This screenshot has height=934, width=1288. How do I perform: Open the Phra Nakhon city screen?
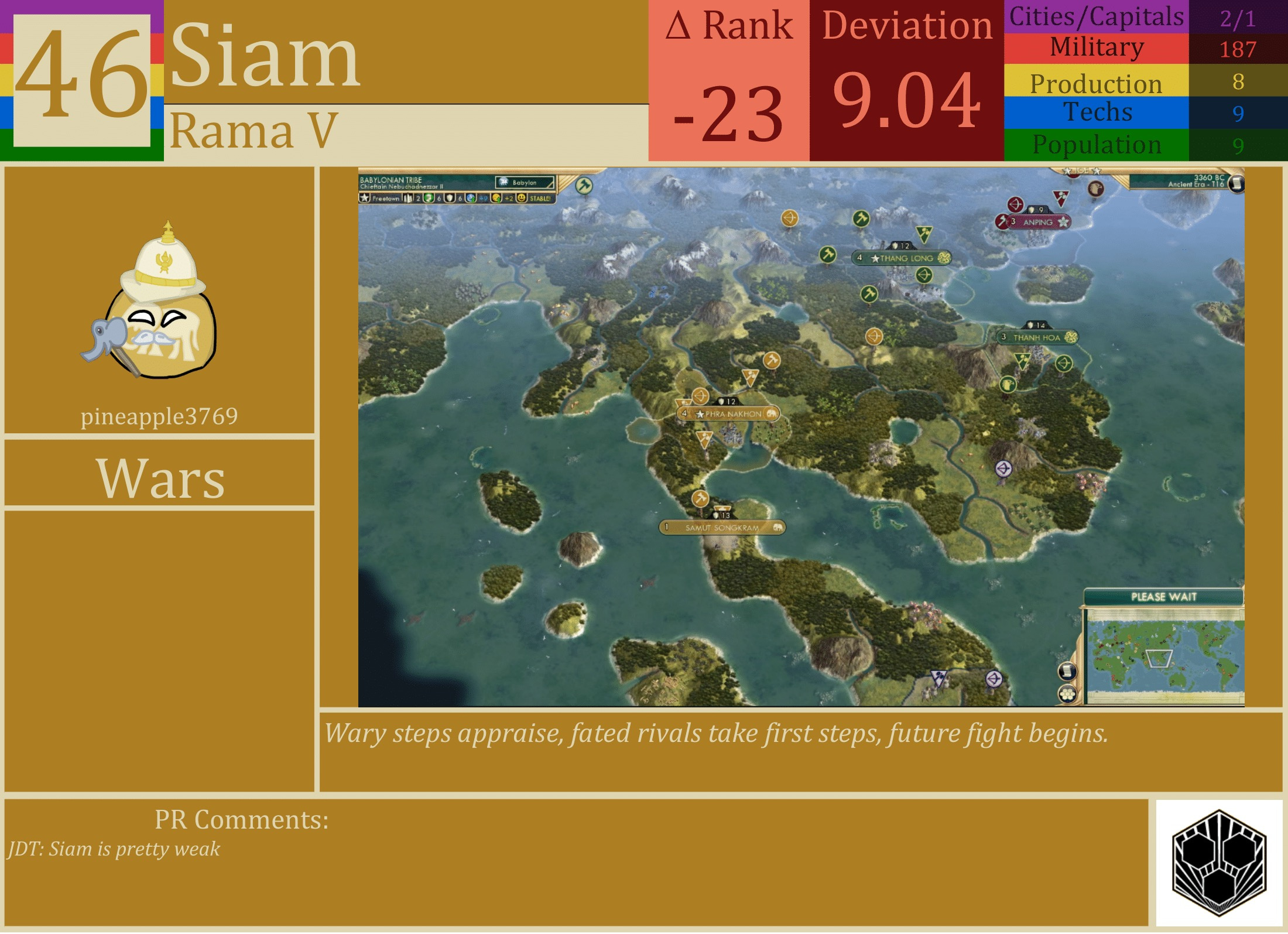(x=734, y=415)
